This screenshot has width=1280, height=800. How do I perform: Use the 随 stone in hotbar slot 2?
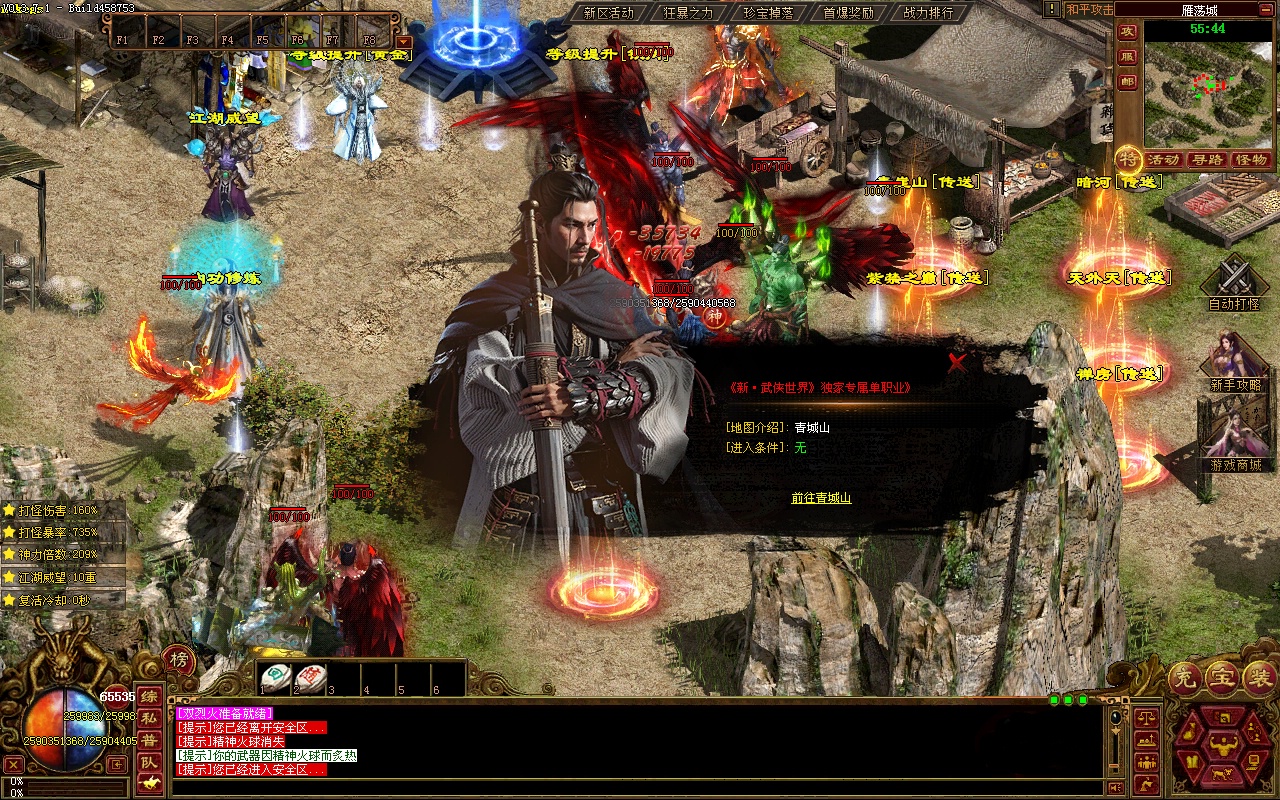click(310, 678)
